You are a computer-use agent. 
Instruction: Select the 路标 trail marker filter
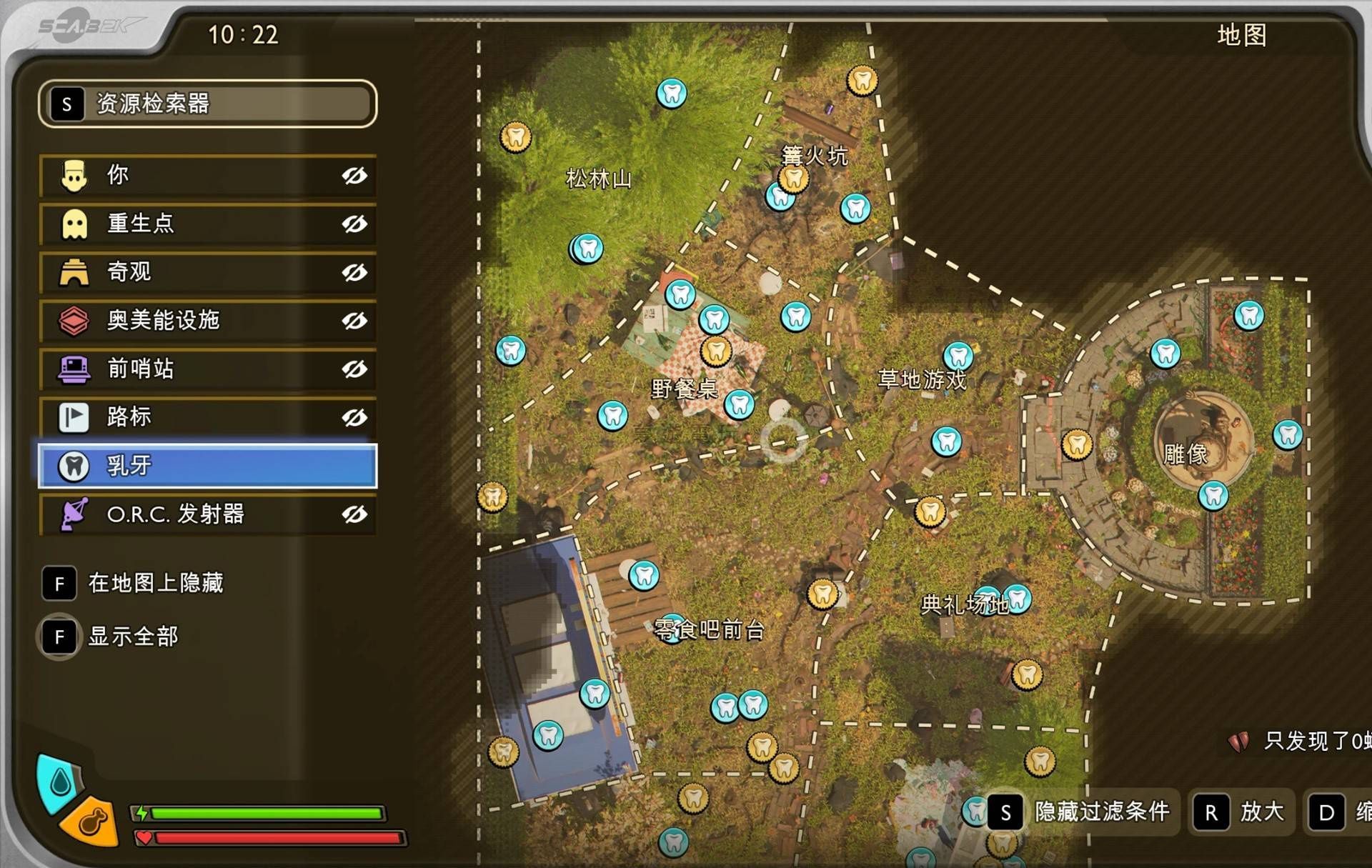click(x=207, y=417)
